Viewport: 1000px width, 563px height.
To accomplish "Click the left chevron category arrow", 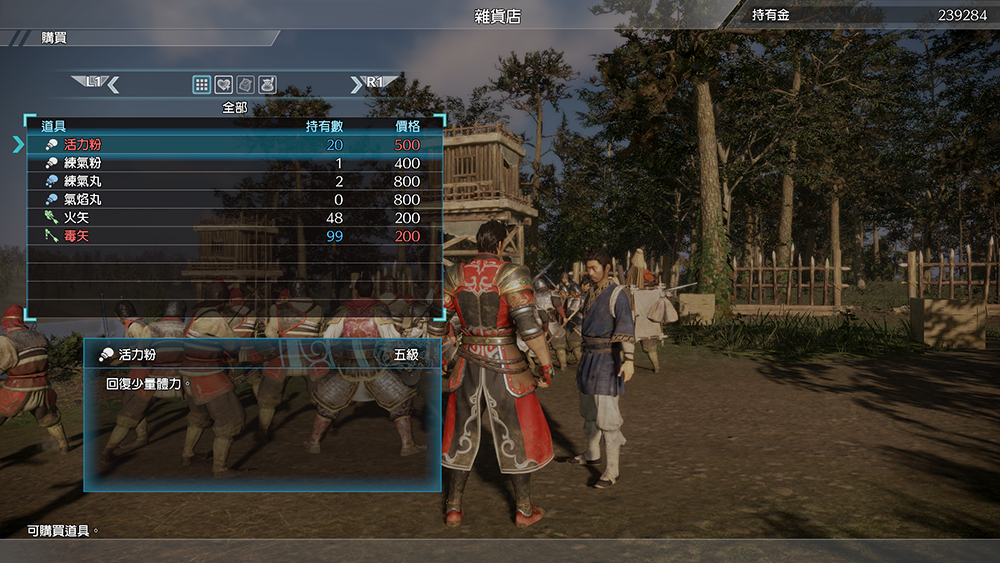I will pos(113,85).
